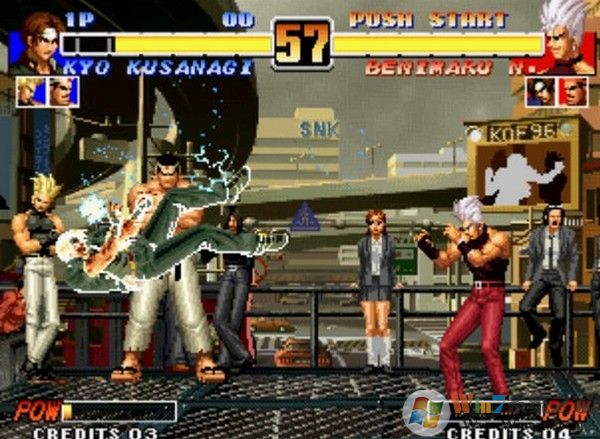Pick the headband-wearing teammate portrait under Kyo
This screenshot has height=439, width=600.
coord(62,91)
